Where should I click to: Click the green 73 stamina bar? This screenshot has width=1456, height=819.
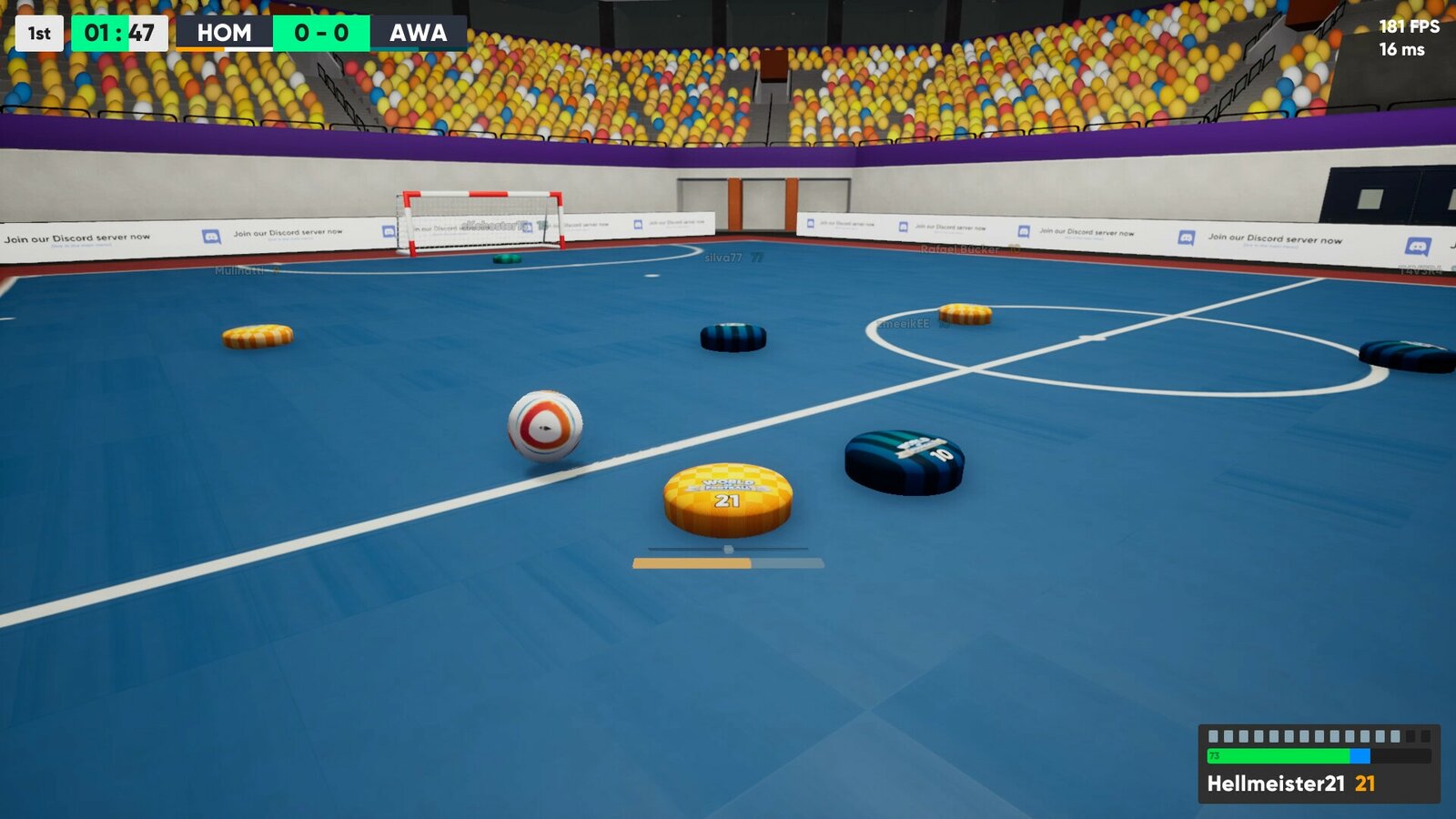1278,754
